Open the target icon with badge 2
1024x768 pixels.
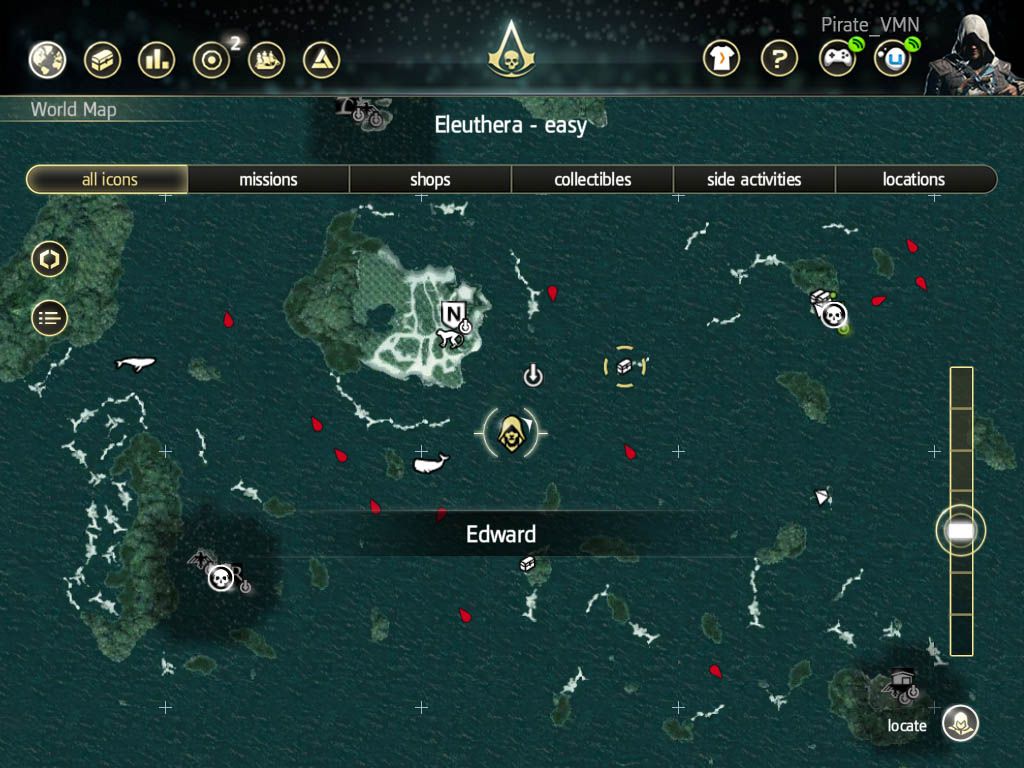(211, 60)
